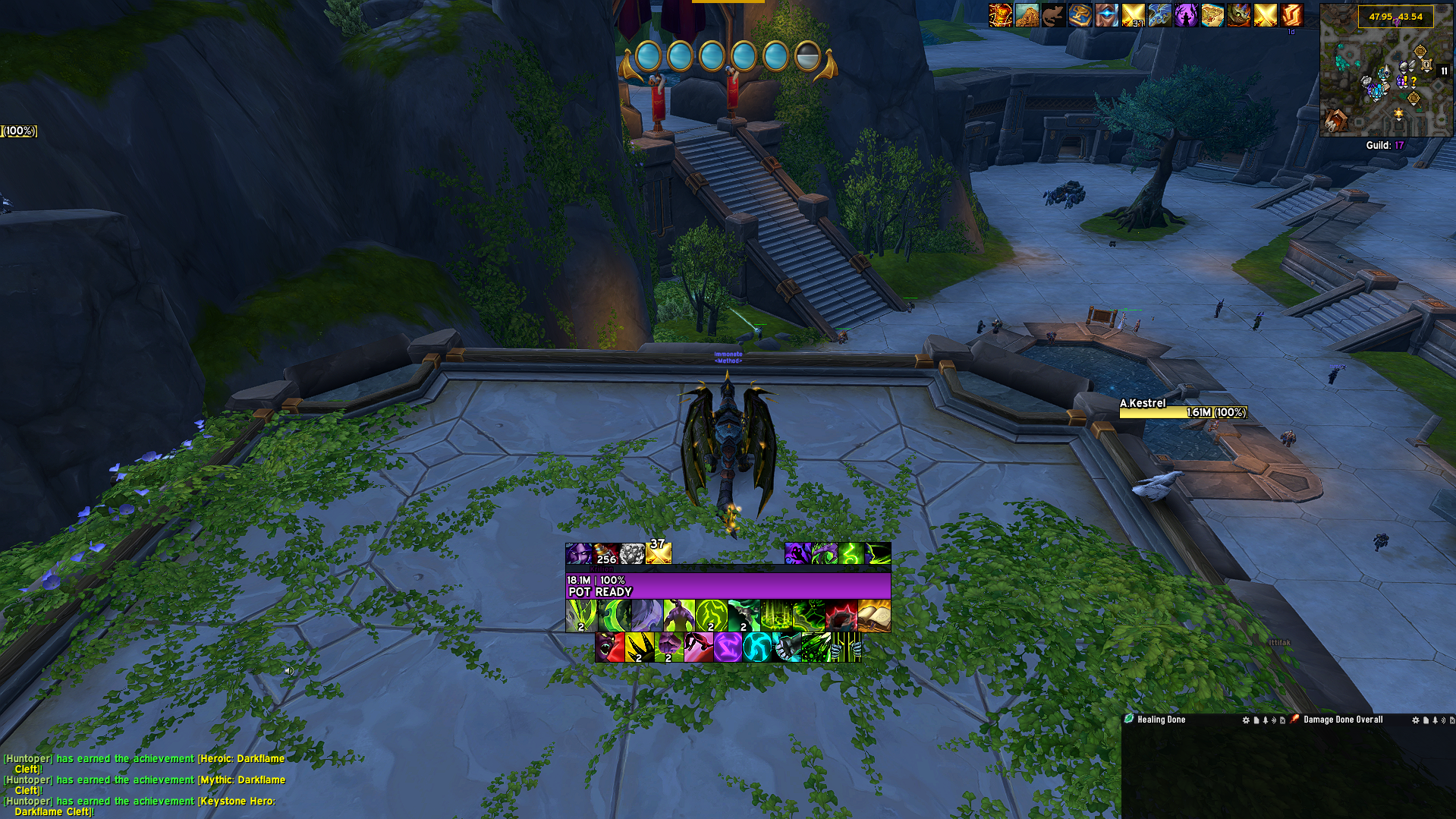Screen dimensions: 1456x819
Task: Click the red potion icon showing 256
Action: [x=606, y=553]
